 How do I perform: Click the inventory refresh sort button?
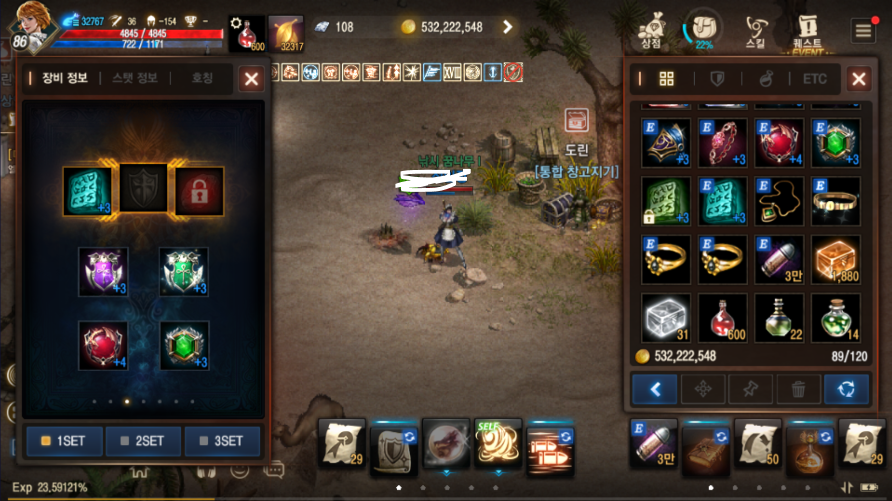point(845,388)
